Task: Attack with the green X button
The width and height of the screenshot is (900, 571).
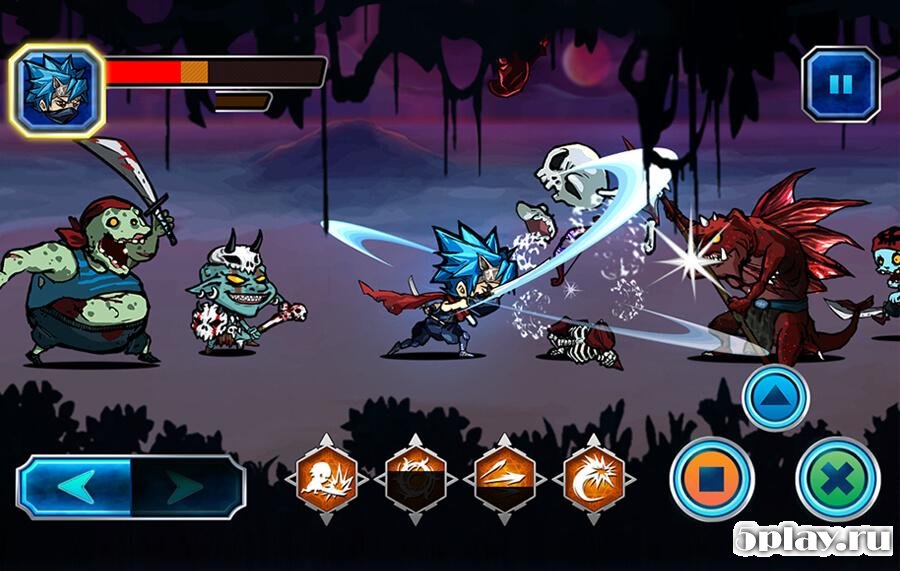Action: point(837,478)
